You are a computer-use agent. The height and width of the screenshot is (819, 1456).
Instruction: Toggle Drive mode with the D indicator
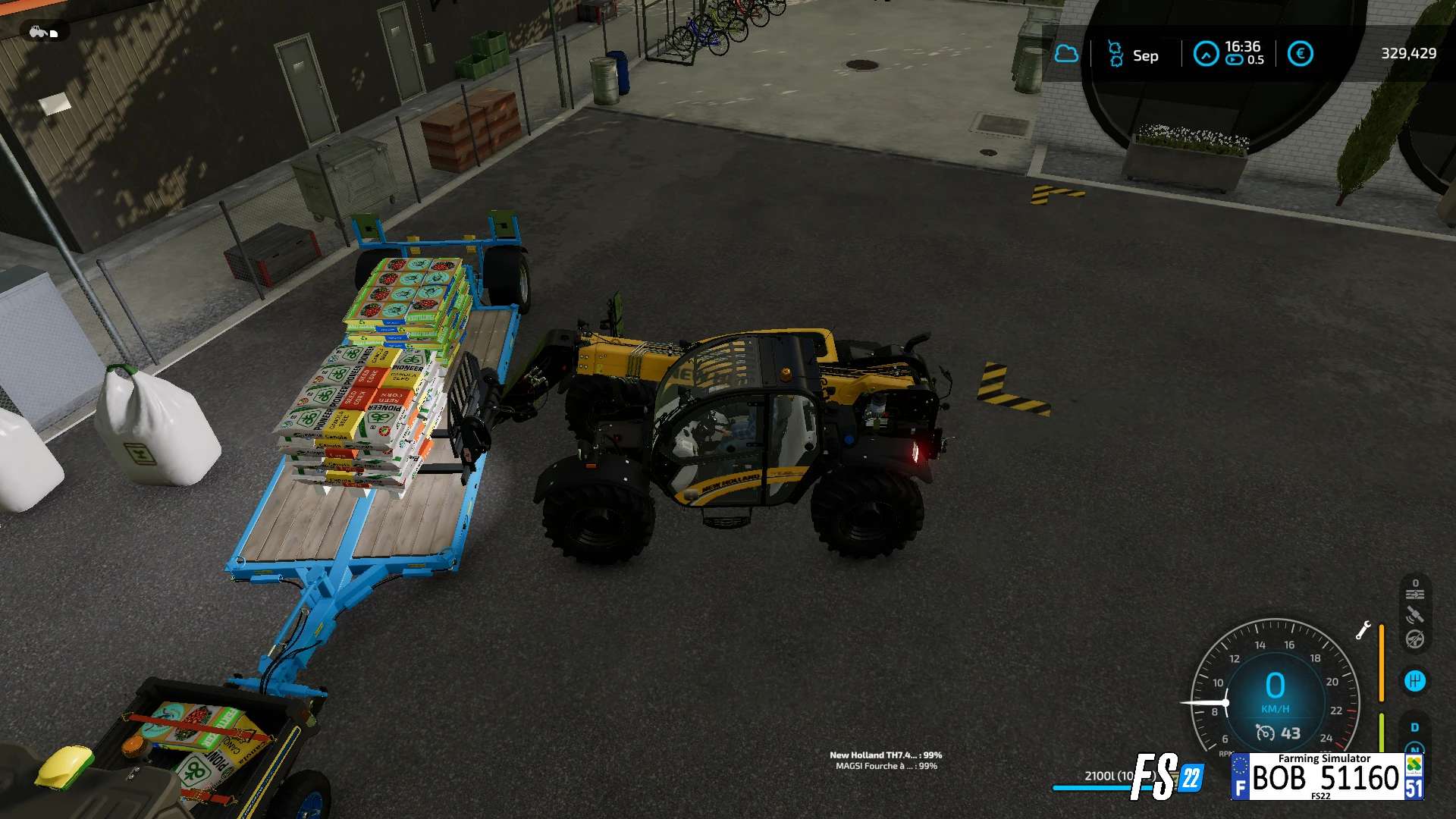point(1414,726)
